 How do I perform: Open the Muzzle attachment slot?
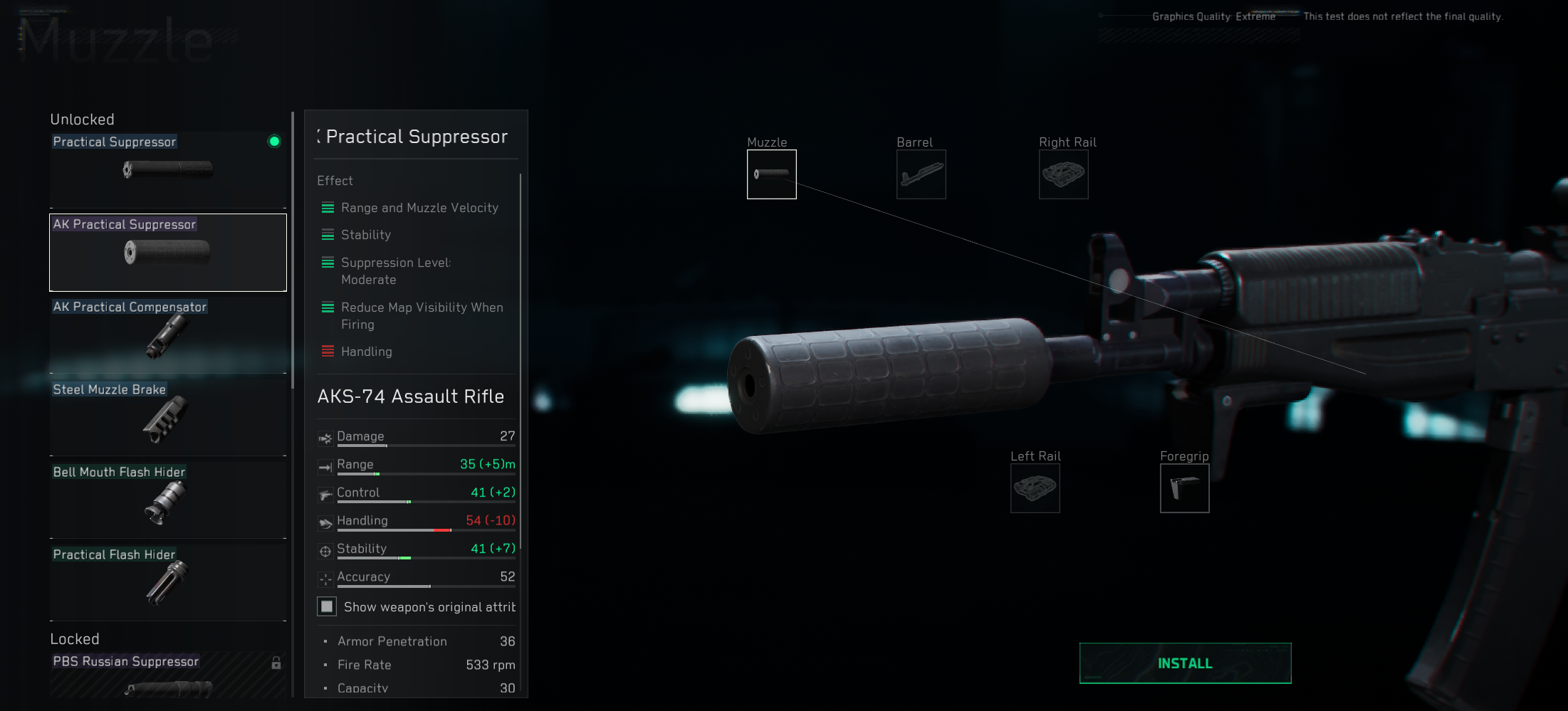pos(771,174)
